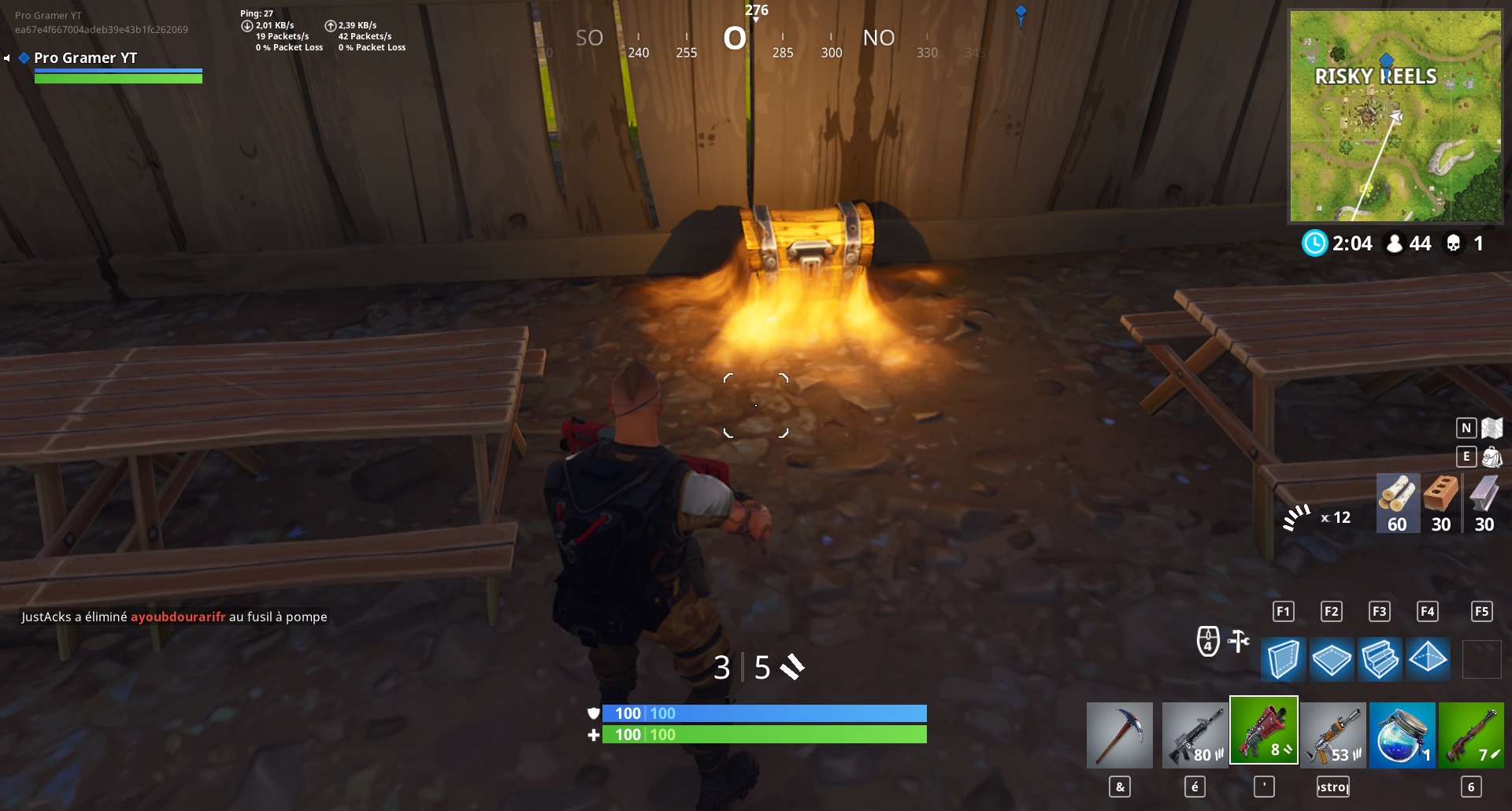Select the pickaxe in the hotbar

(x=1119, y=735)
